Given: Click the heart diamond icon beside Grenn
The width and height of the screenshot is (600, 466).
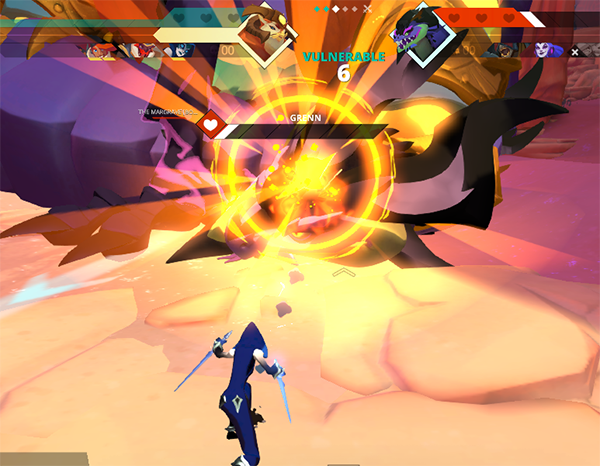Looking at the screenshot, I should pyautogui.click(x=212, y=126).
